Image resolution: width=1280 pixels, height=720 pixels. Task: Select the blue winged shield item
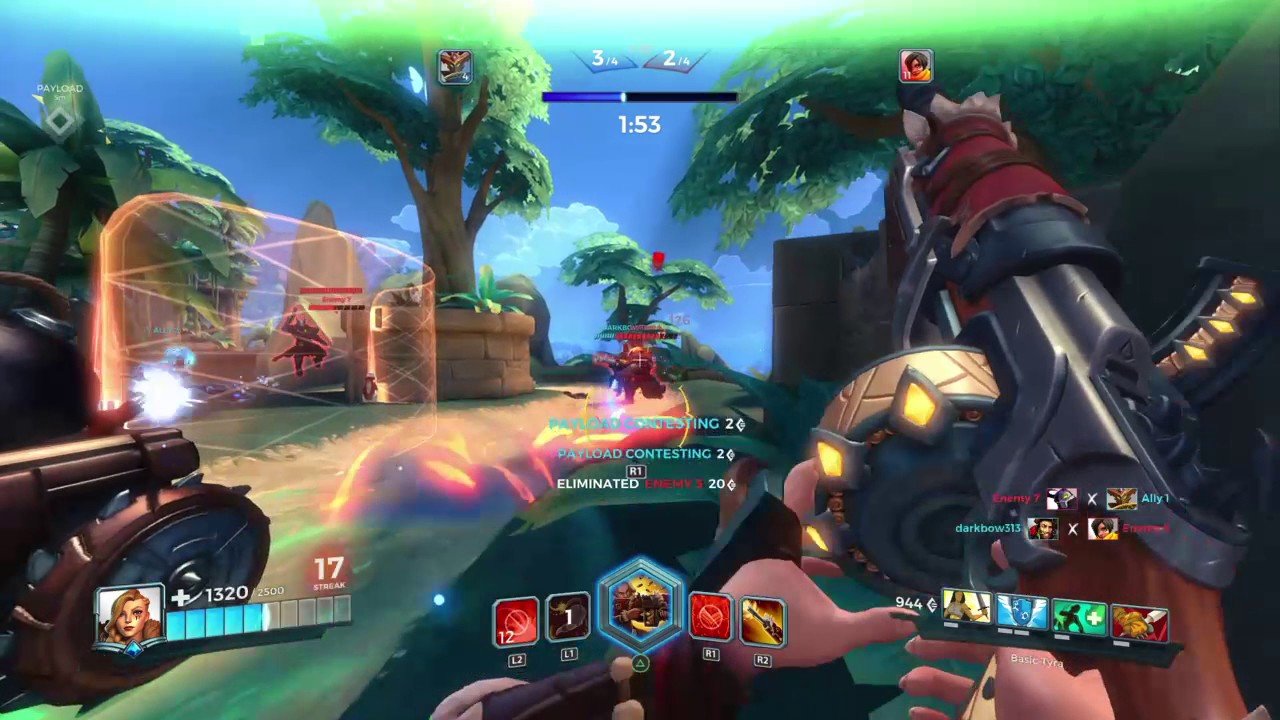point(1022,612)
